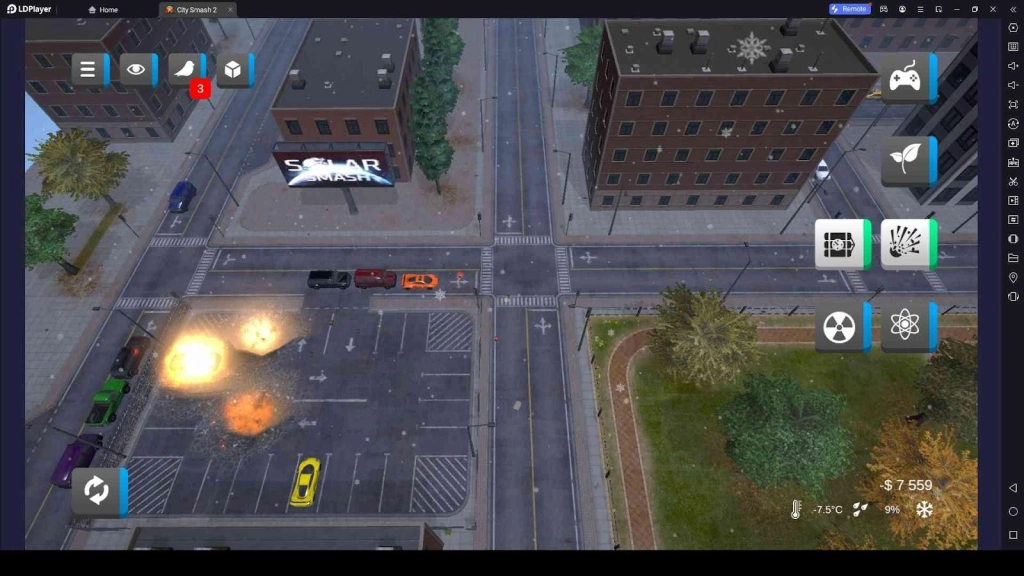
Task: Toggle the eye visibility button
Action: click(136, 70)
